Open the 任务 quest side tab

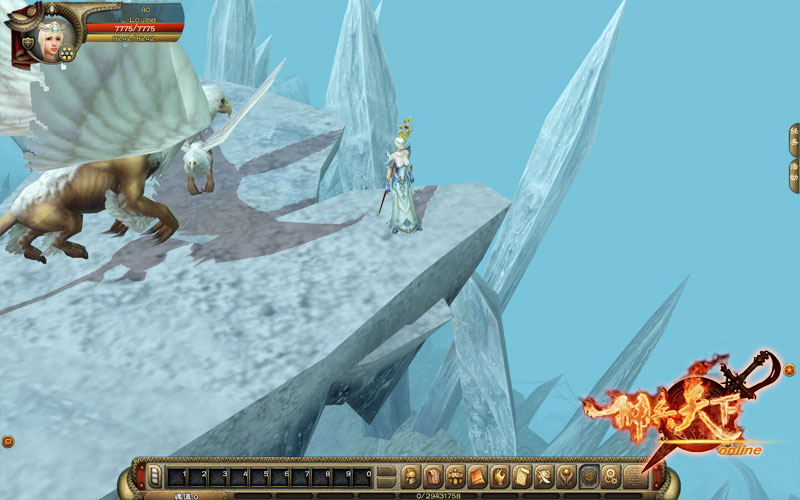(794, 139)
